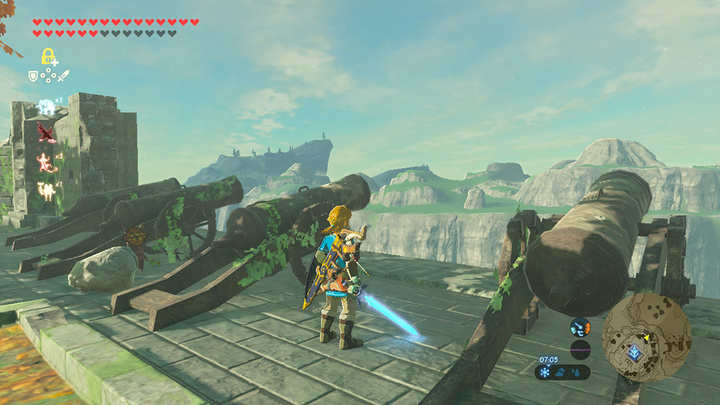Activate the red bird Revali's Gale ability
Screen dimensions: 720x405
click(x=46, y=132)
